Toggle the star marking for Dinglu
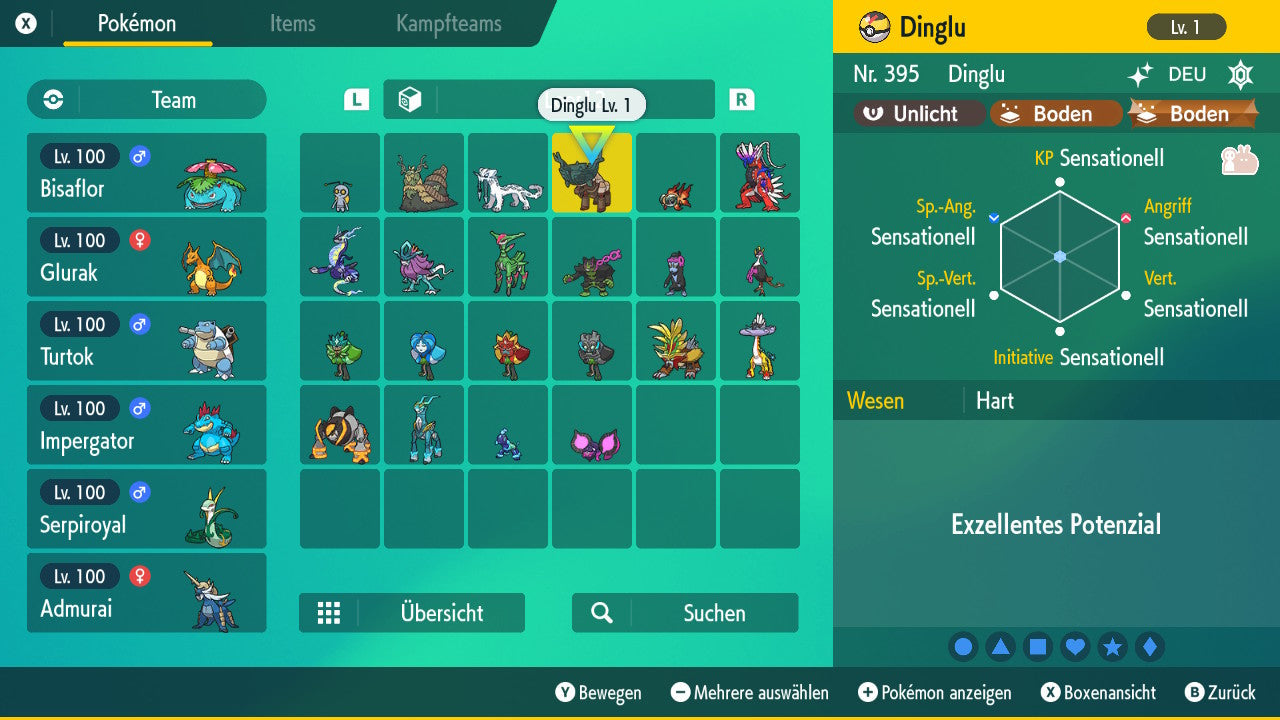 pyautogui.click(x=1113, y=647)
